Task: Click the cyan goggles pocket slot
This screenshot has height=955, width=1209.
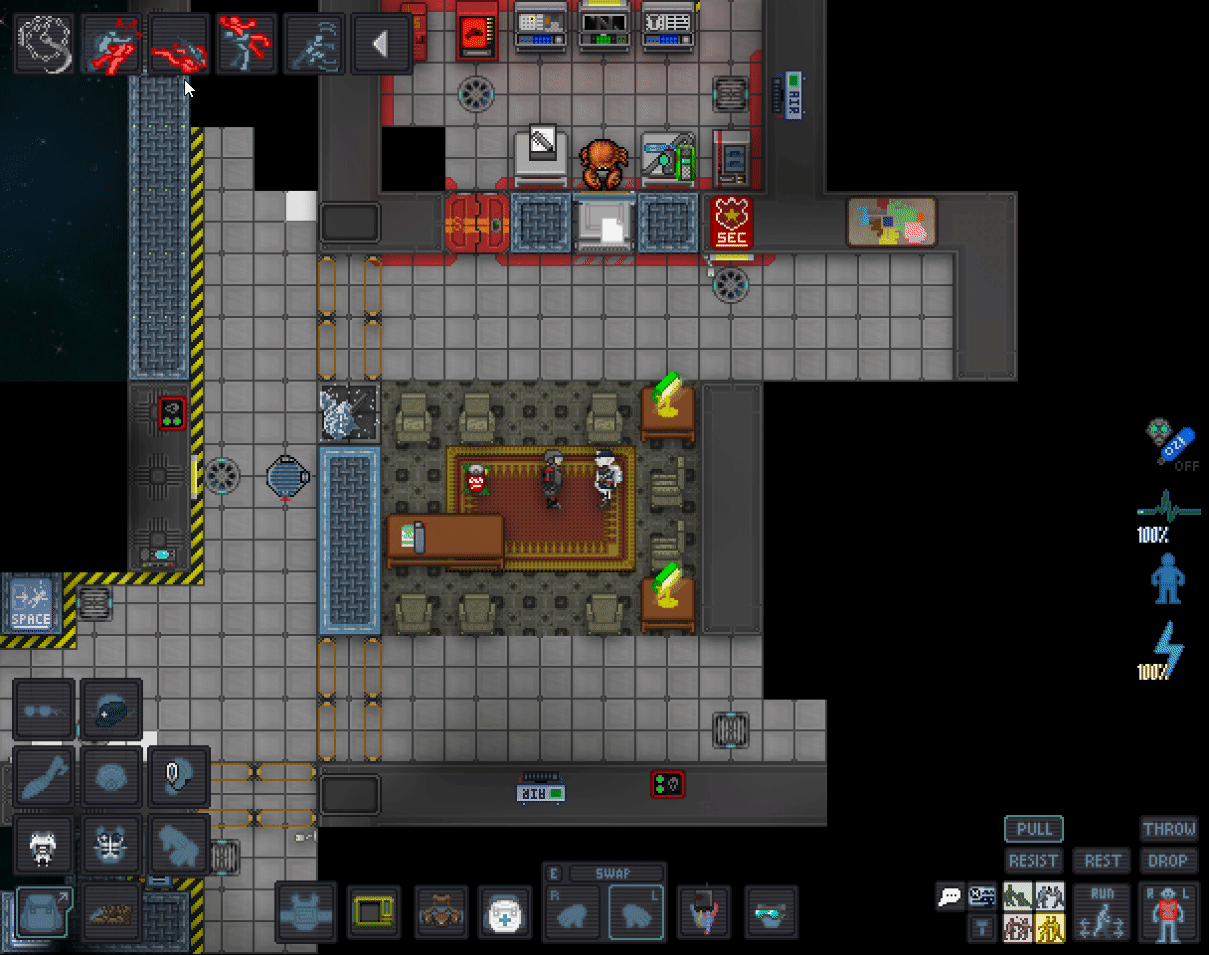Action: click(771, 913)
